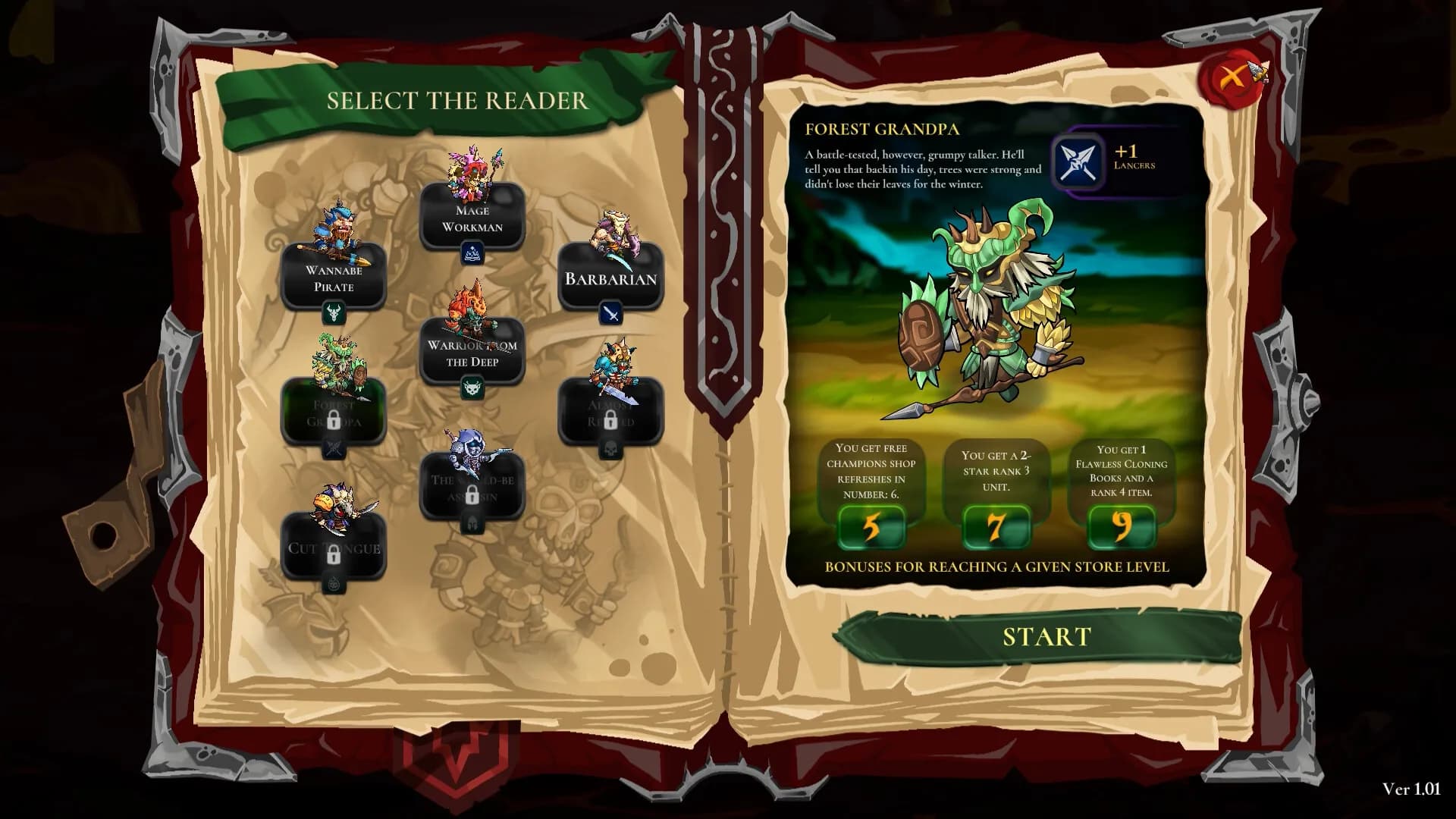View the store level 5 bonus
This screenshot has width=1456, height=819.
tap(871, 526)
